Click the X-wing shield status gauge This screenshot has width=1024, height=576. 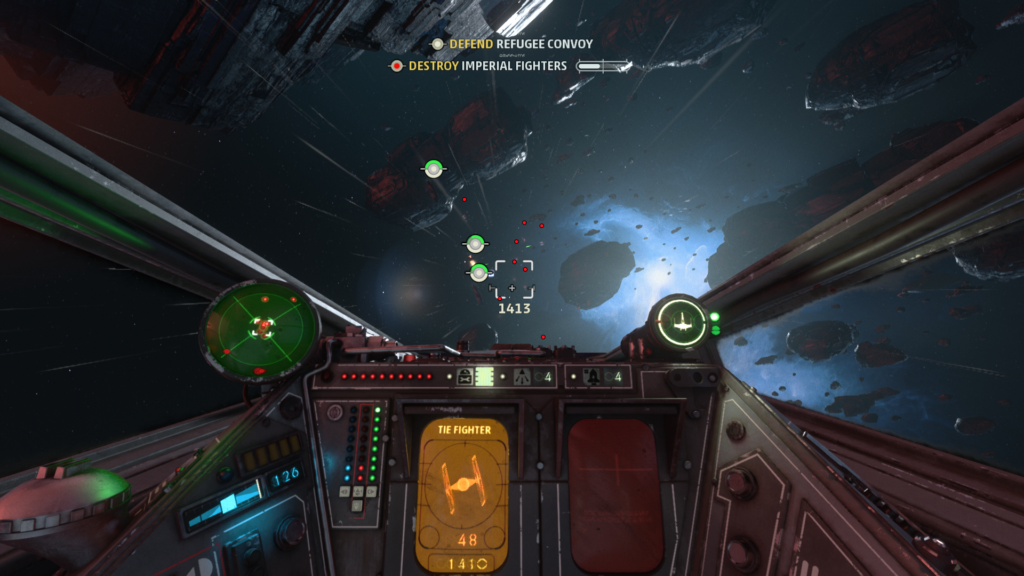point(683,322)
